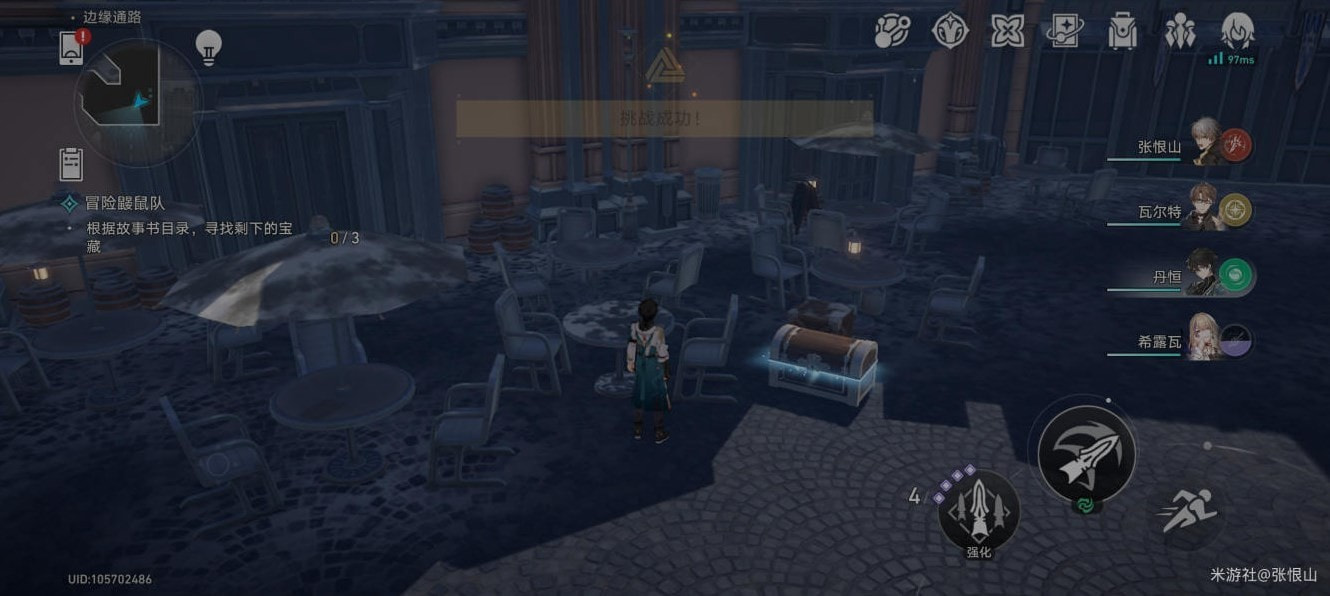Viewport: 1330px width, 596px height.
Task: Open the four-petal flower icon
Action: click(1007, 31)
